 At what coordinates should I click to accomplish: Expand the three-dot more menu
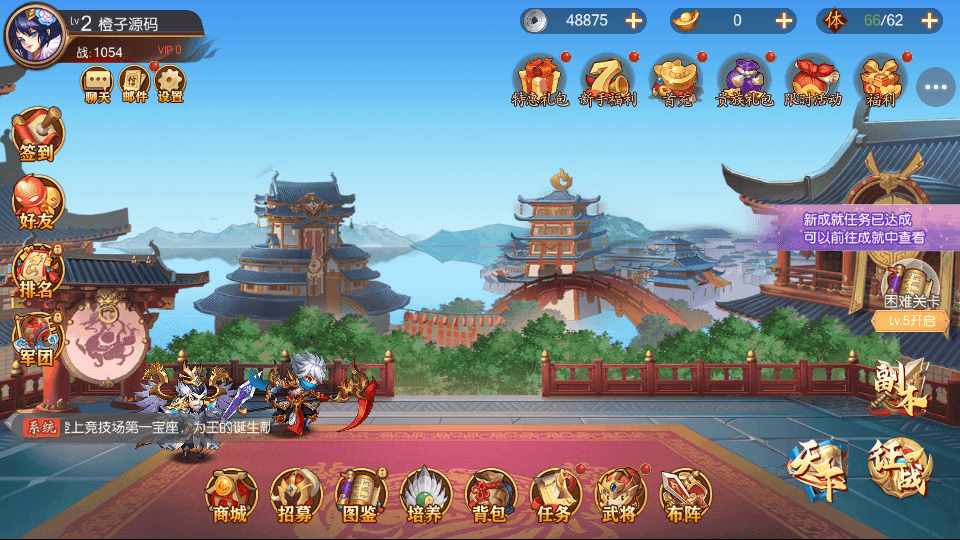coord(936,87)
